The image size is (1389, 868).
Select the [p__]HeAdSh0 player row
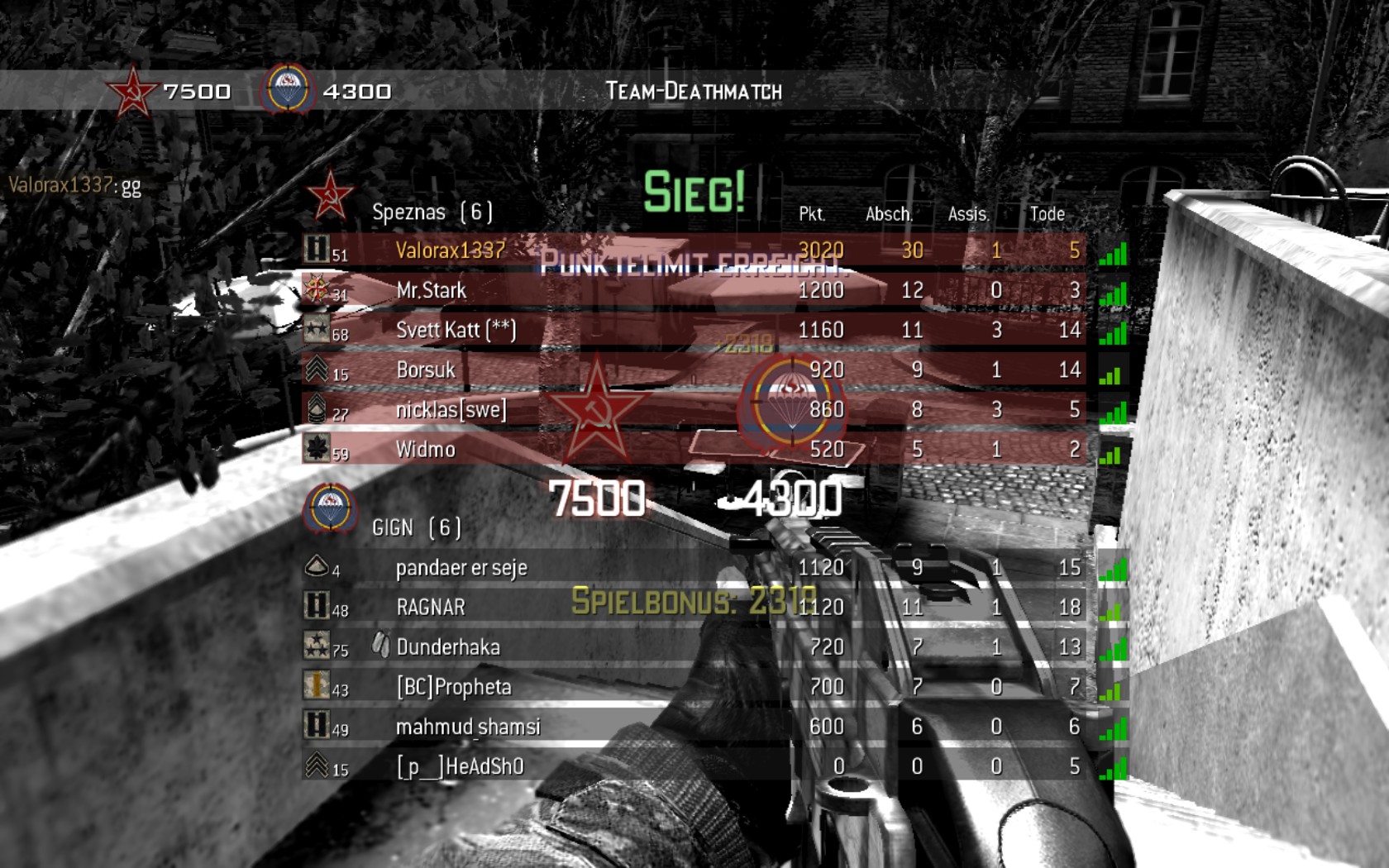(x=460, y=766)
